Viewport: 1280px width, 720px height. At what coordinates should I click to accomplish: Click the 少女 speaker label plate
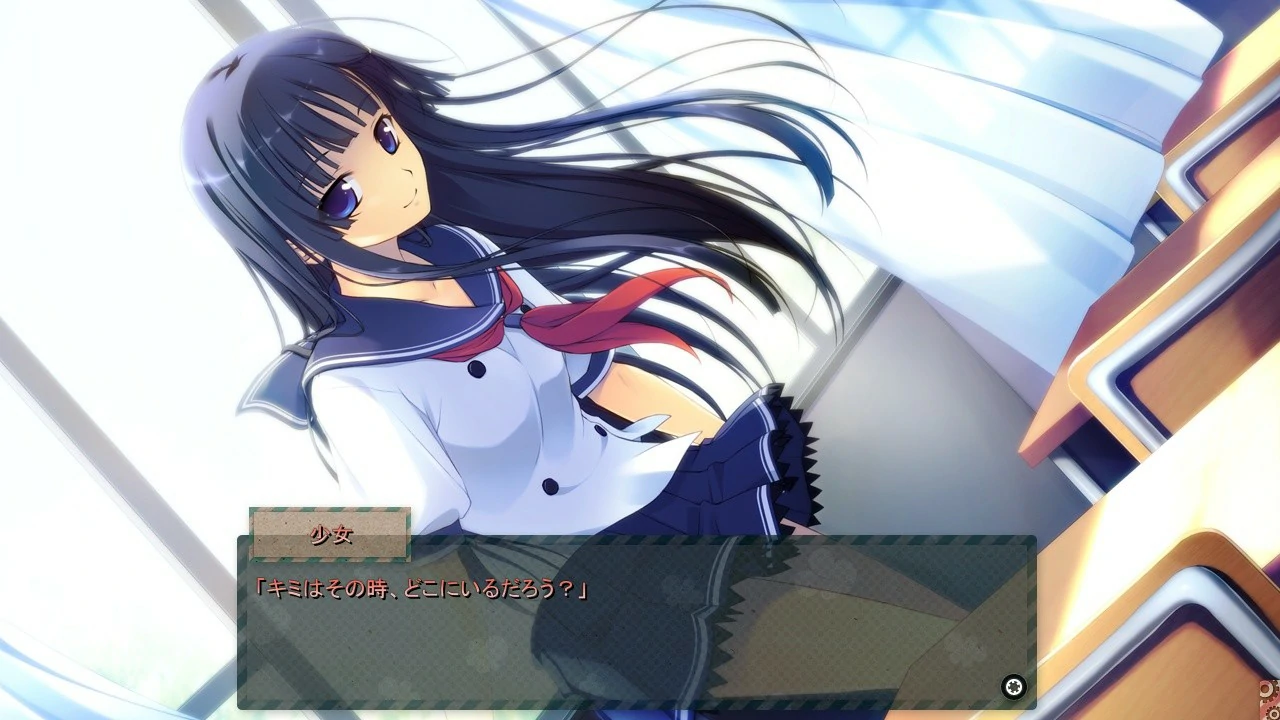coord(330,534)
